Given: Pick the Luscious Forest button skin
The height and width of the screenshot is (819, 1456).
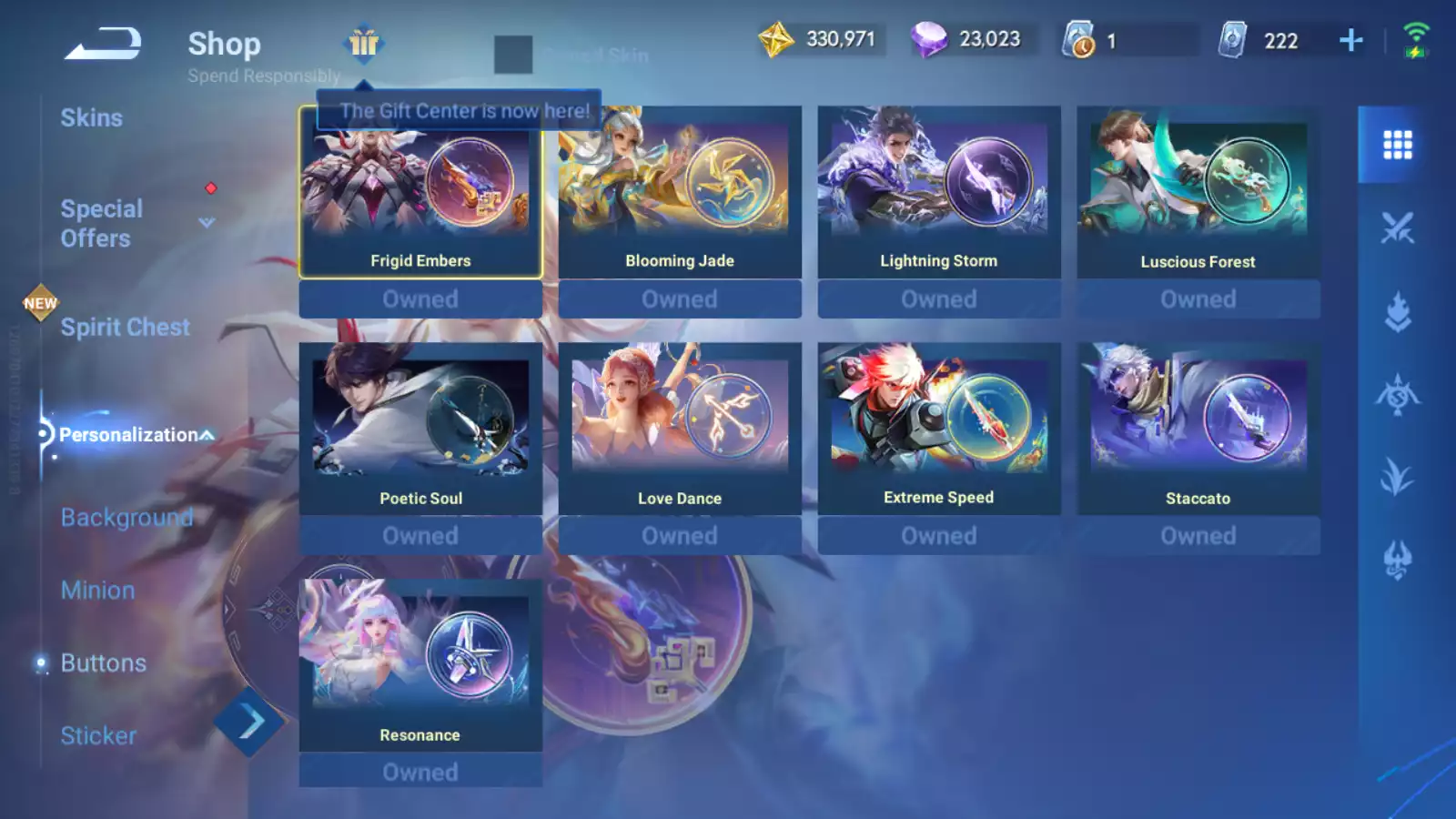Looking at the screenshot, I should [1198, 193].
